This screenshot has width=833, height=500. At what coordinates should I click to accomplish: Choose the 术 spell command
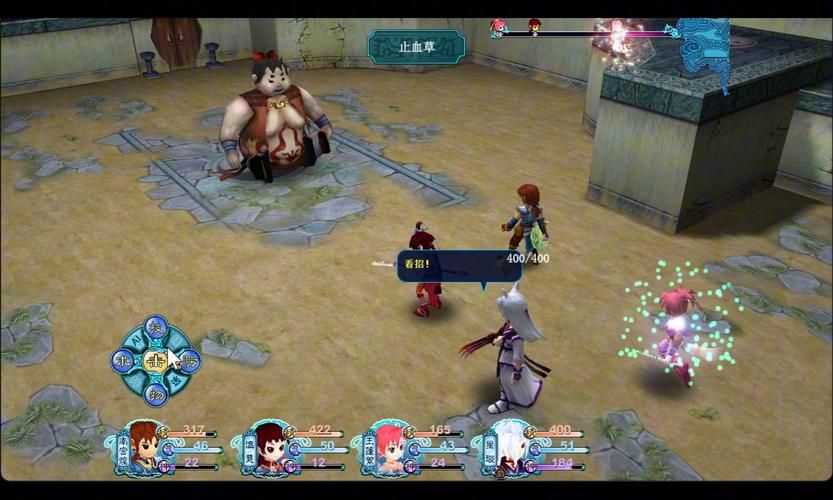click(x=122, y=361)
